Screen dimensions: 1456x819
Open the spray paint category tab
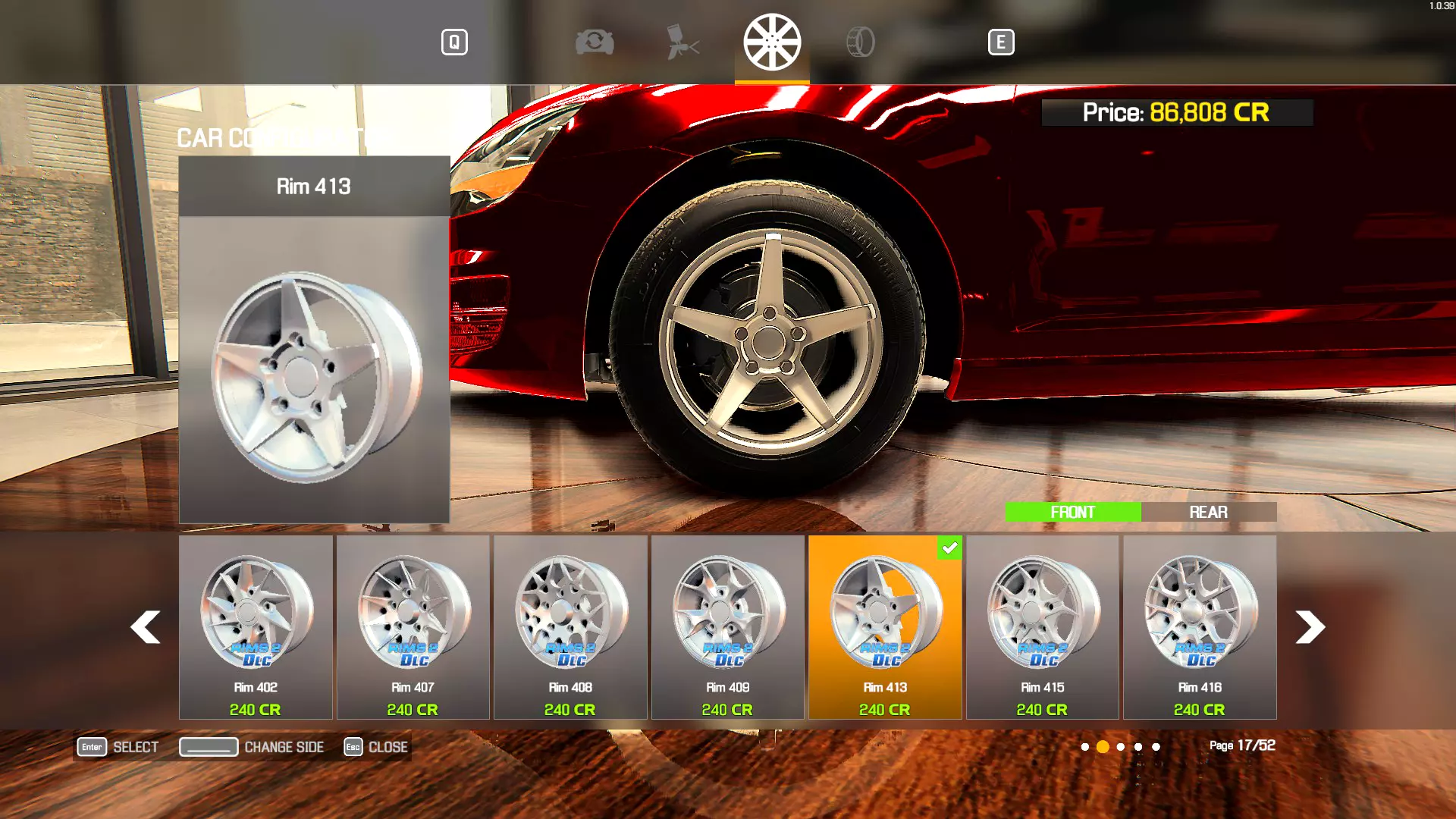click(x=682, y=42)
